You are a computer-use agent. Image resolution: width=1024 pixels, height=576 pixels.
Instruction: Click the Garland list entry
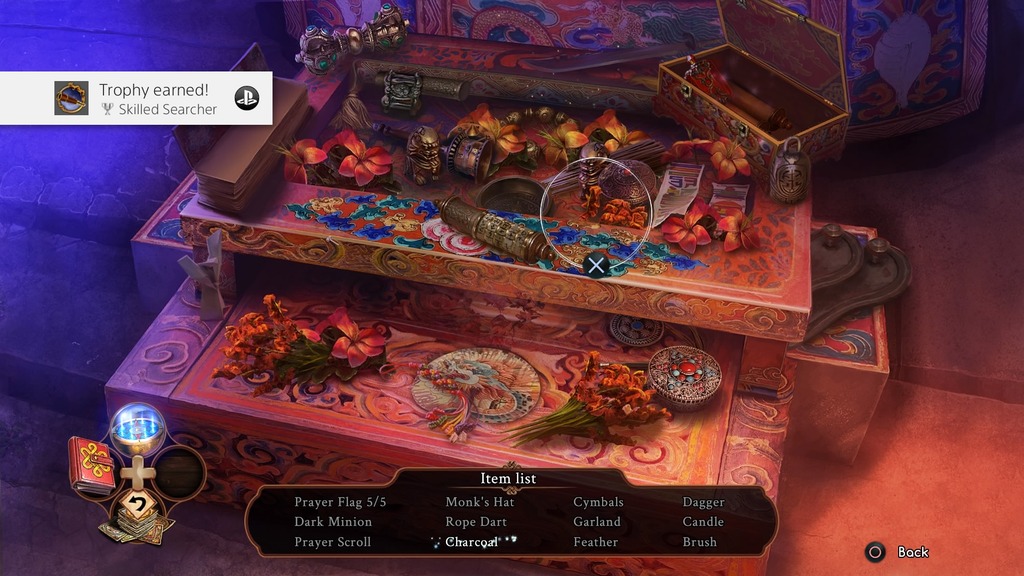597,522
